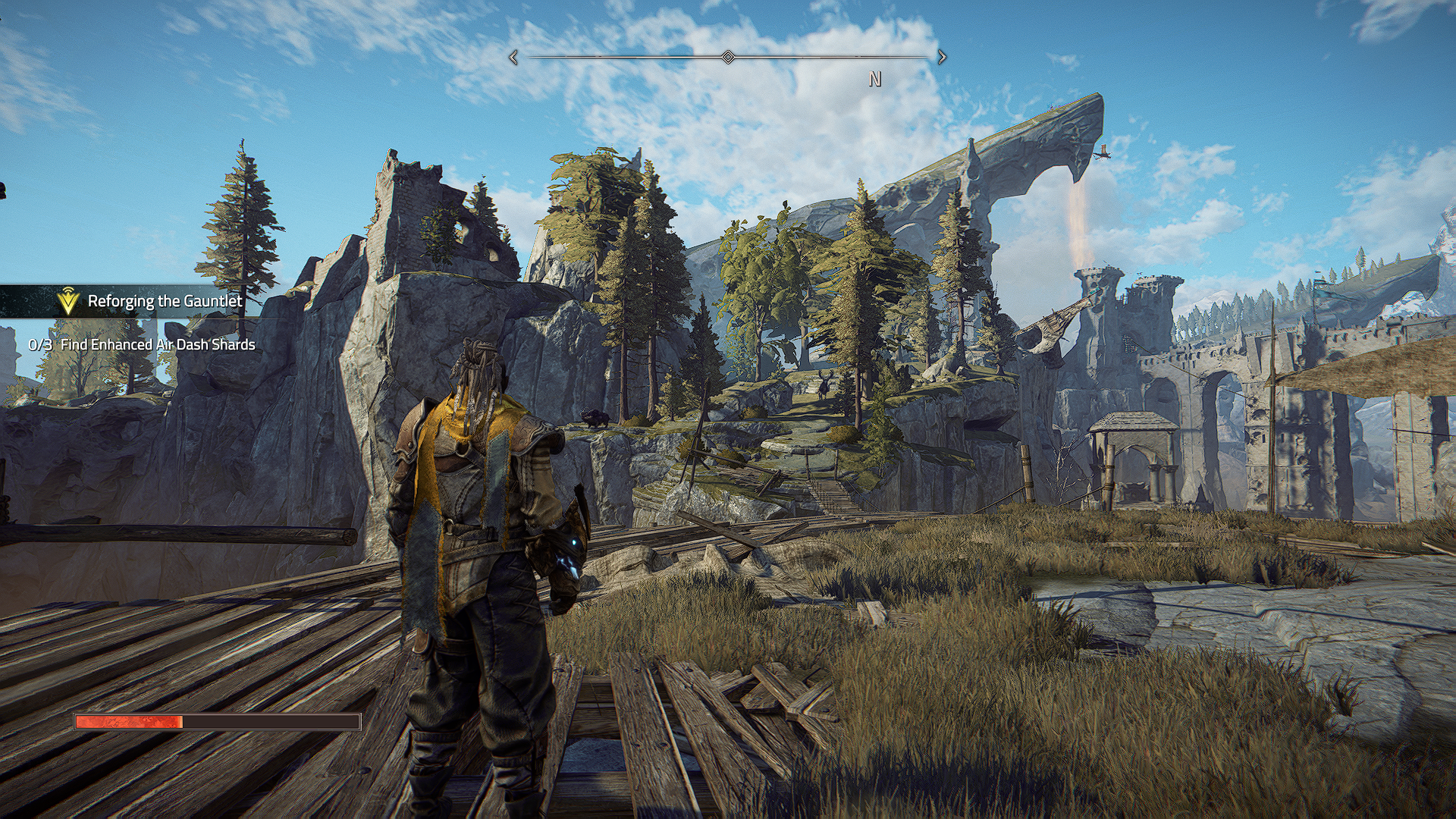Image resolution: width=1456 pixels, height=819 pixels.
Task: Open the Reforging the Gauntlet quest tracker
Action: [x=165, y=301]
